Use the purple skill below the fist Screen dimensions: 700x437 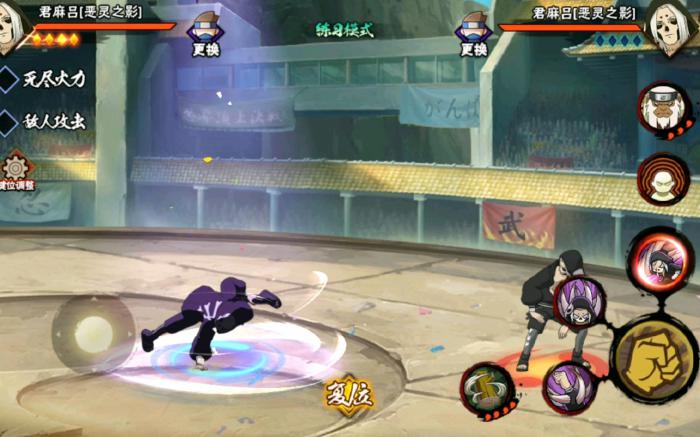point(569,388)
